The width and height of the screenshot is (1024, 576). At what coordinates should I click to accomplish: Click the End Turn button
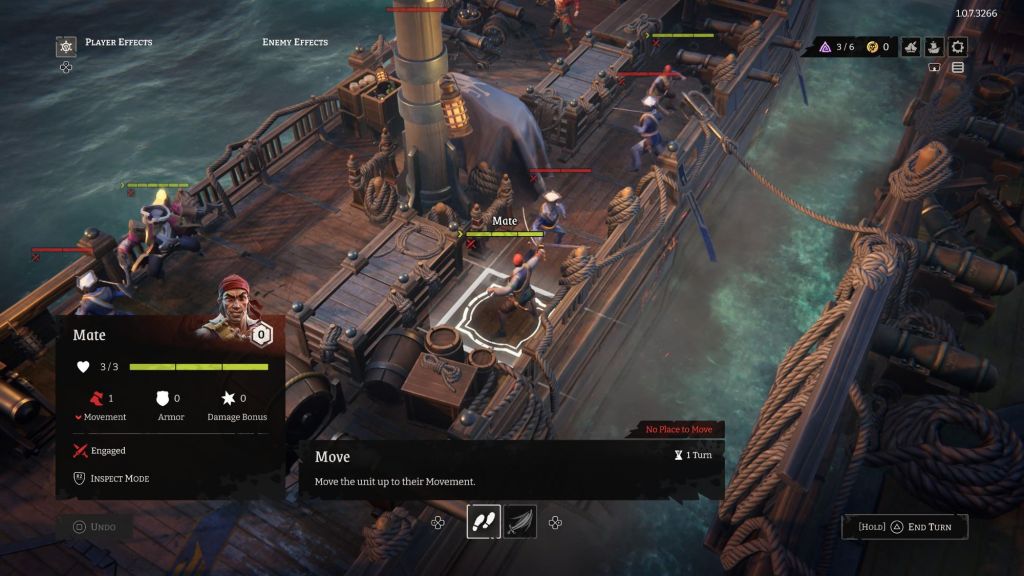point(905,527)
